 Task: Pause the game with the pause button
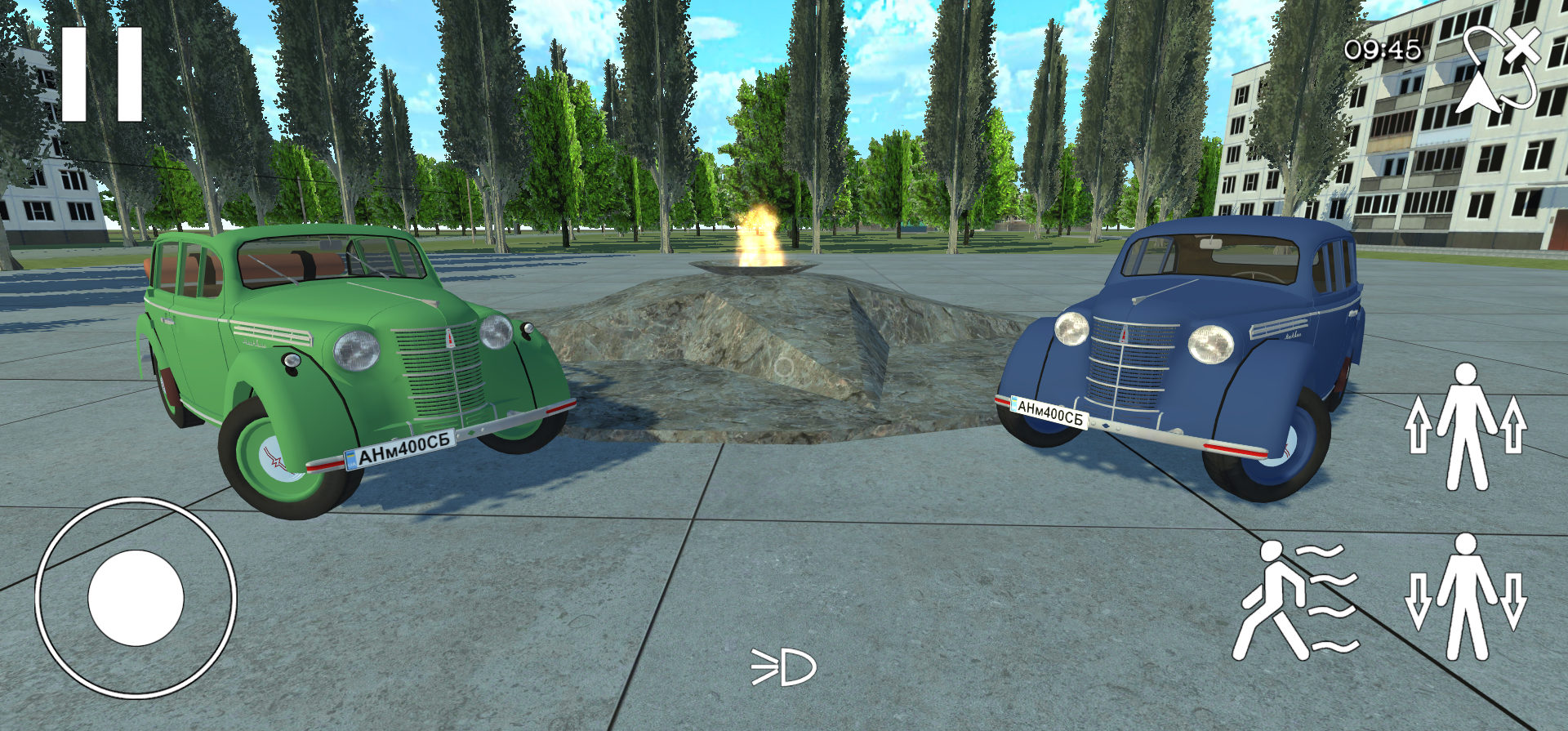click(102, 74)
